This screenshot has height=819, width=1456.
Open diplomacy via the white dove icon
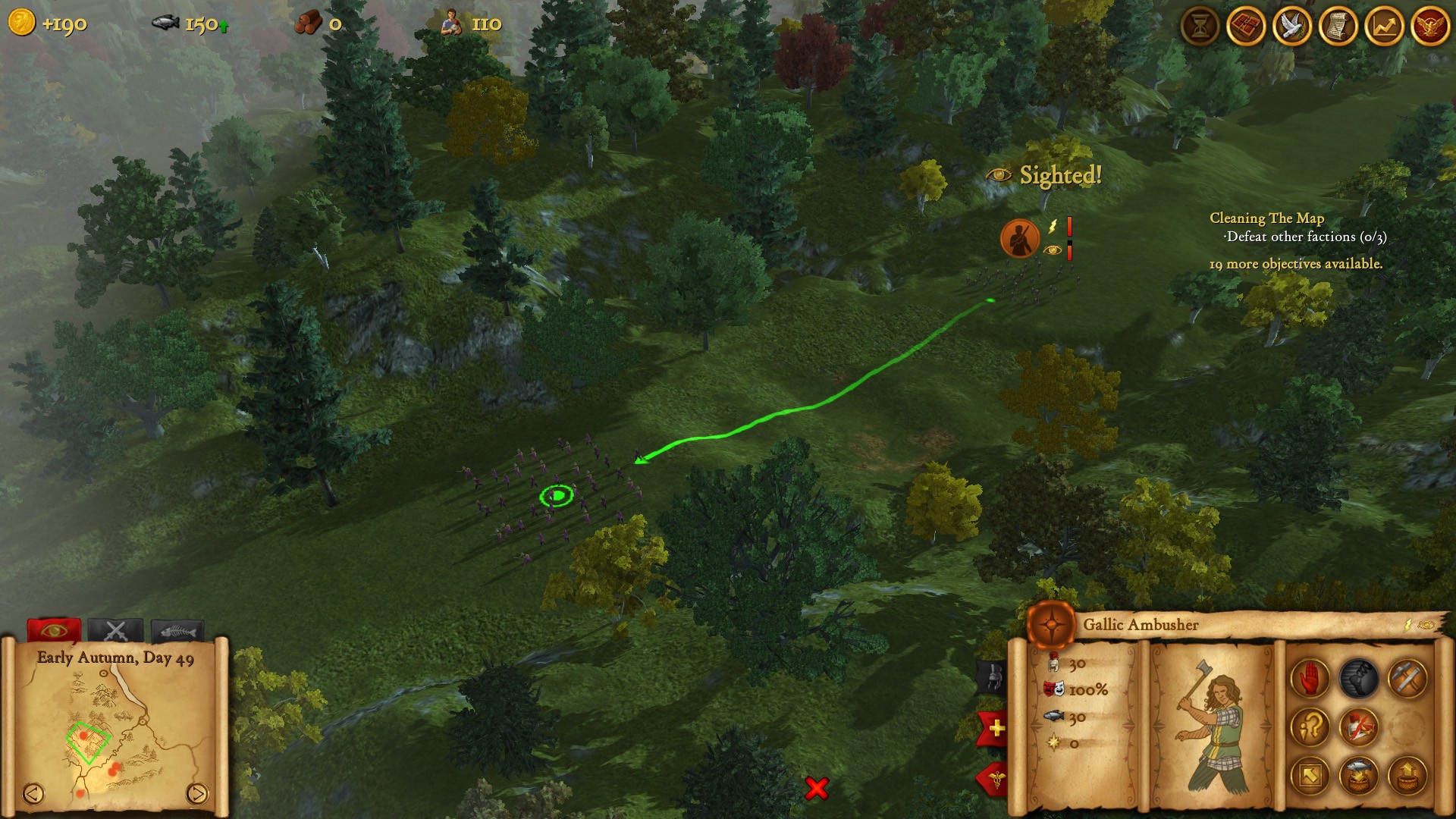coord(1292,27)
